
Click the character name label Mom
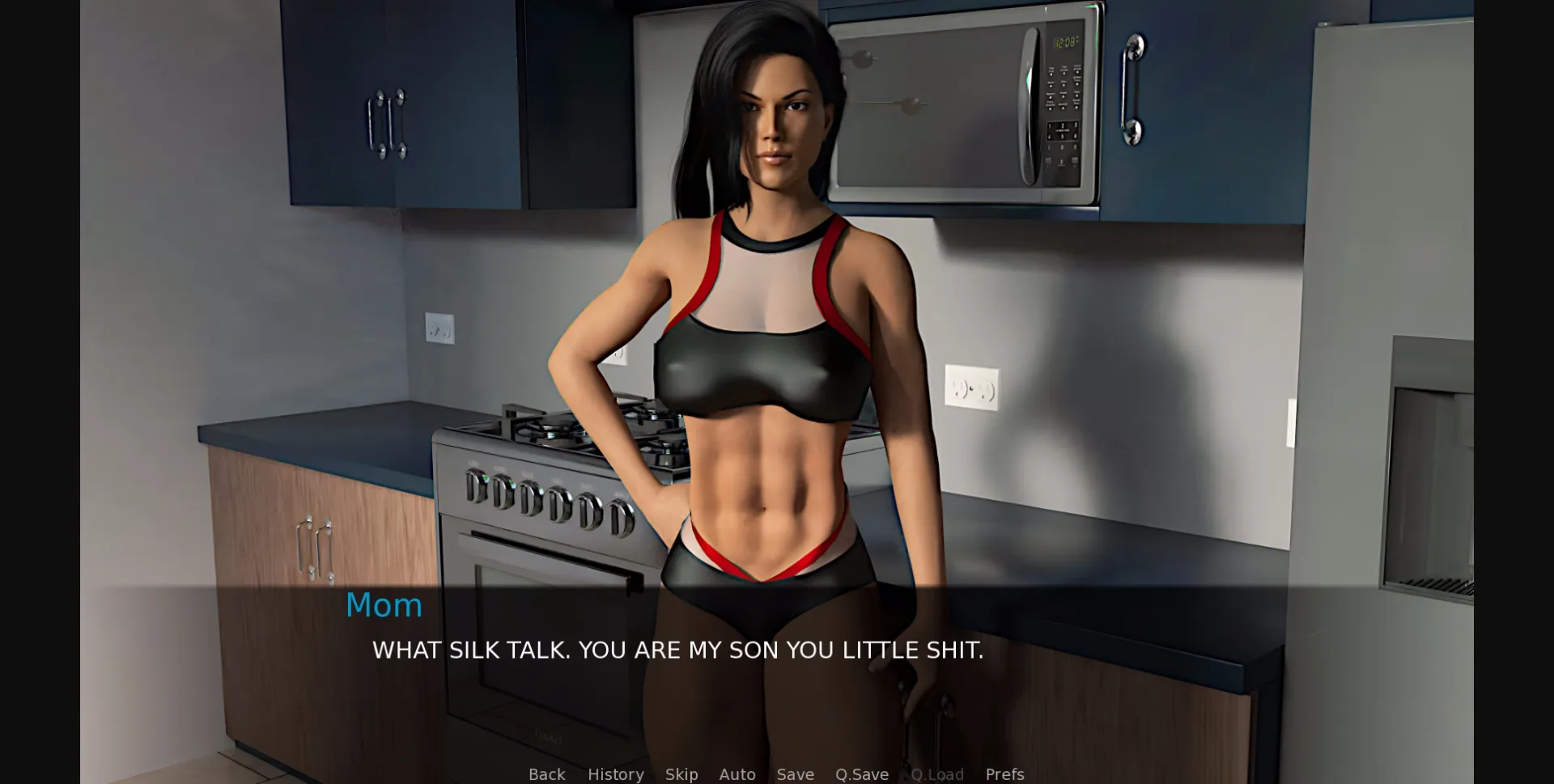point(384,604)
